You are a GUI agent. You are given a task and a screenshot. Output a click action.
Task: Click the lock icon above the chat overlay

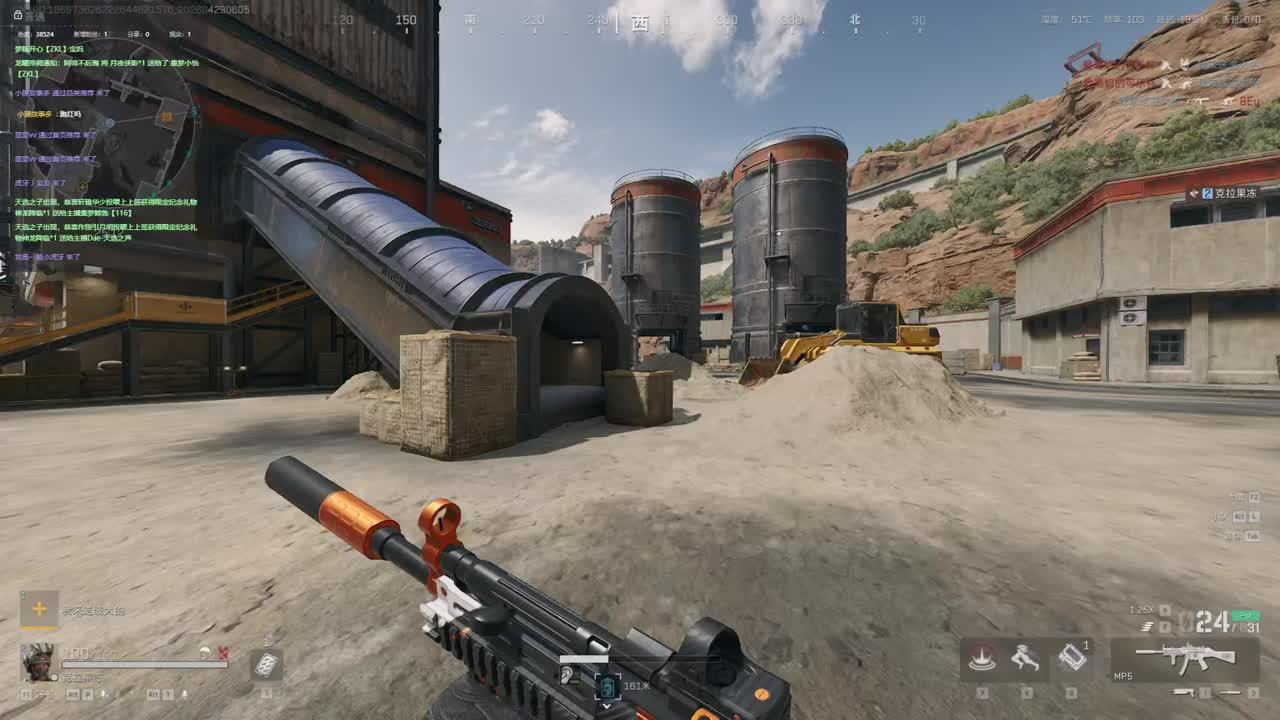pyautogui.click(x=18, y=15)
